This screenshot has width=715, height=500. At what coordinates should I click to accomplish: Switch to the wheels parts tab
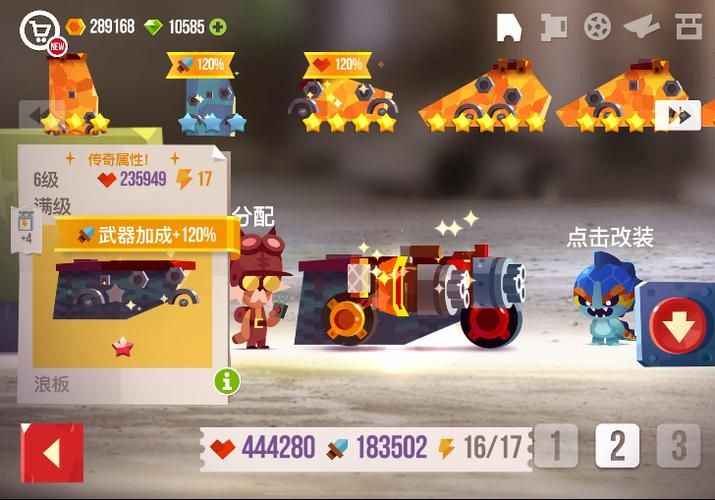pyautogui.click(x=597, y=27)
